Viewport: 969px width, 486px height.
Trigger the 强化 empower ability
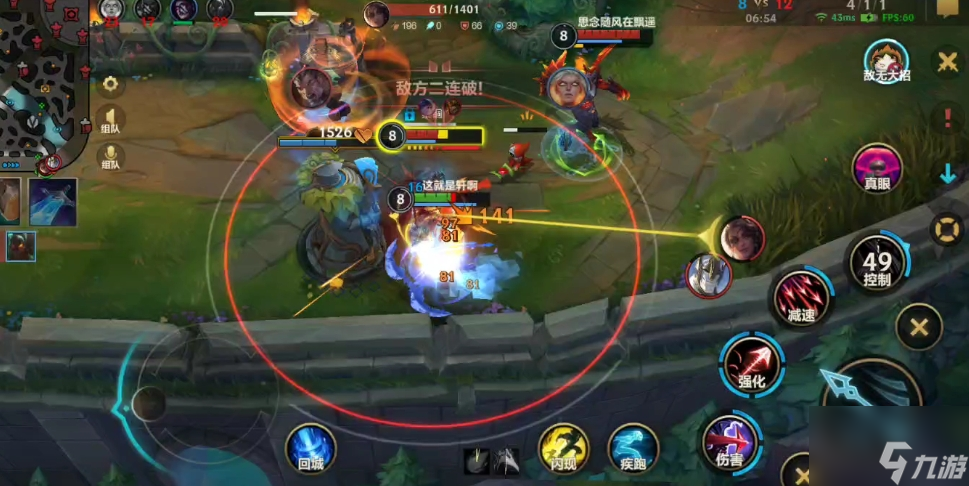pos(752,364)
